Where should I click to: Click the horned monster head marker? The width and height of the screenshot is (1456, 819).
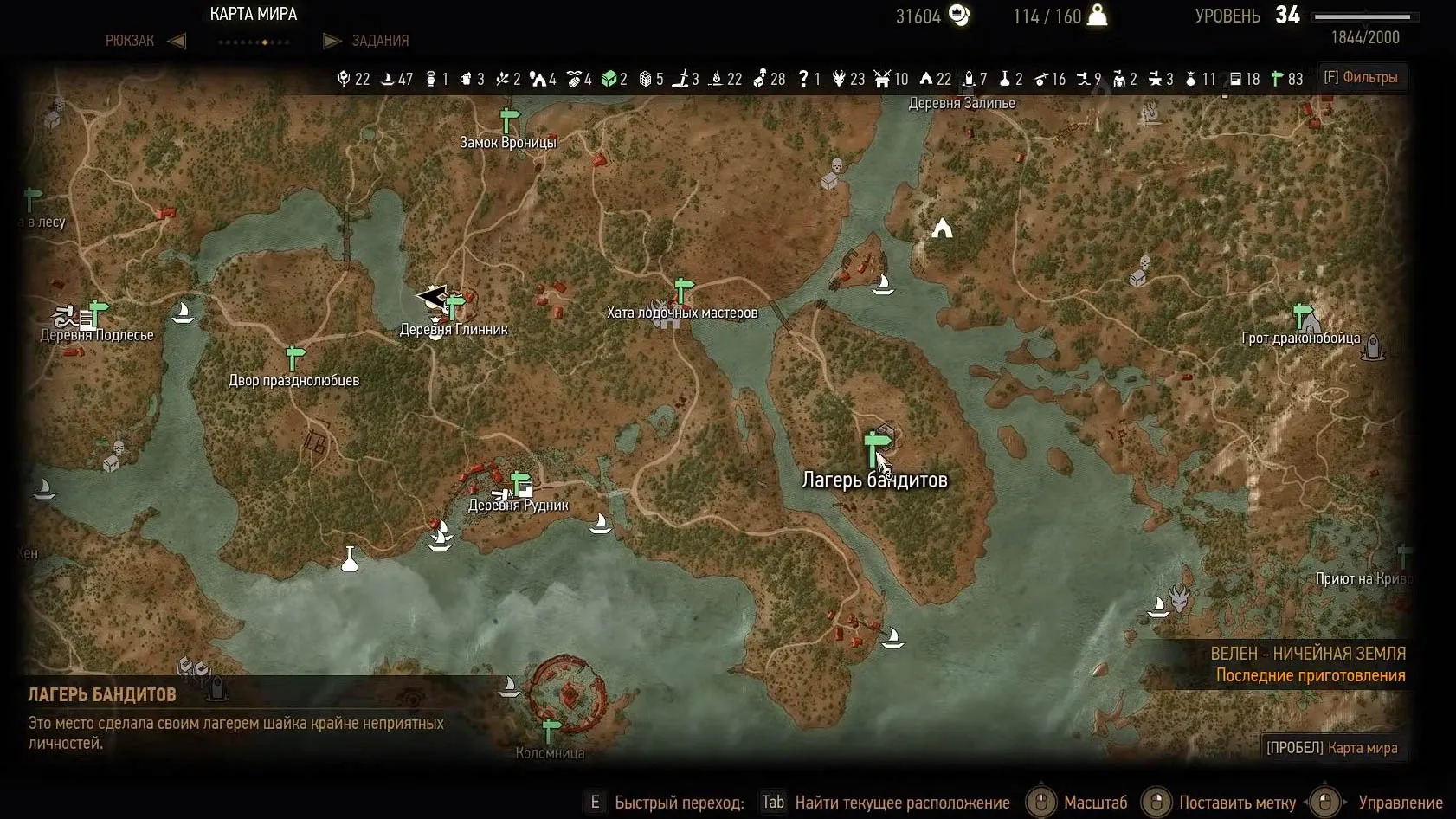(1179, 597)
